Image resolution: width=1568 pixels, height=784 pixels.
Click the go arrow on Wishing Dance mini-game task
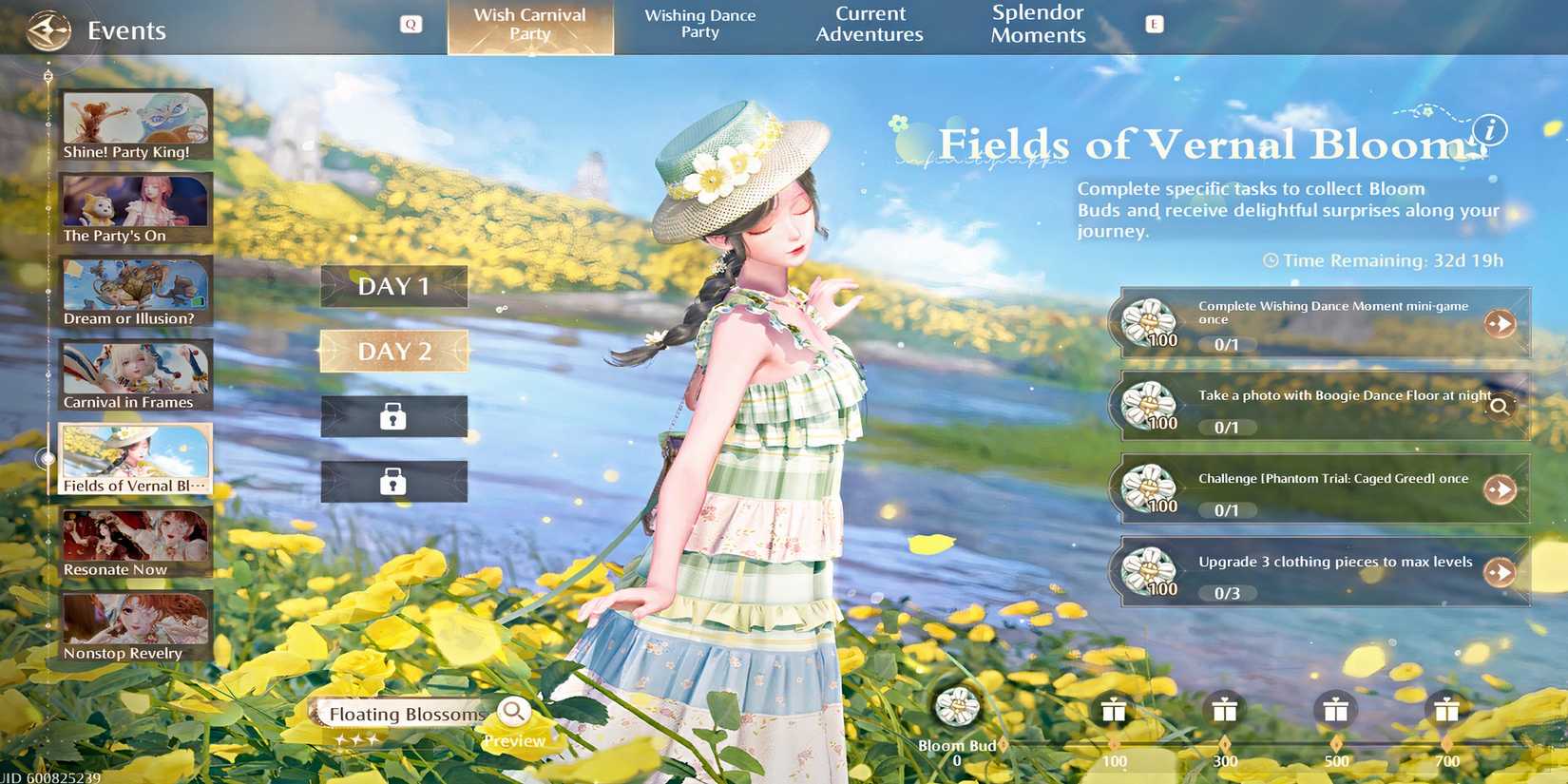click(1501, 324)
